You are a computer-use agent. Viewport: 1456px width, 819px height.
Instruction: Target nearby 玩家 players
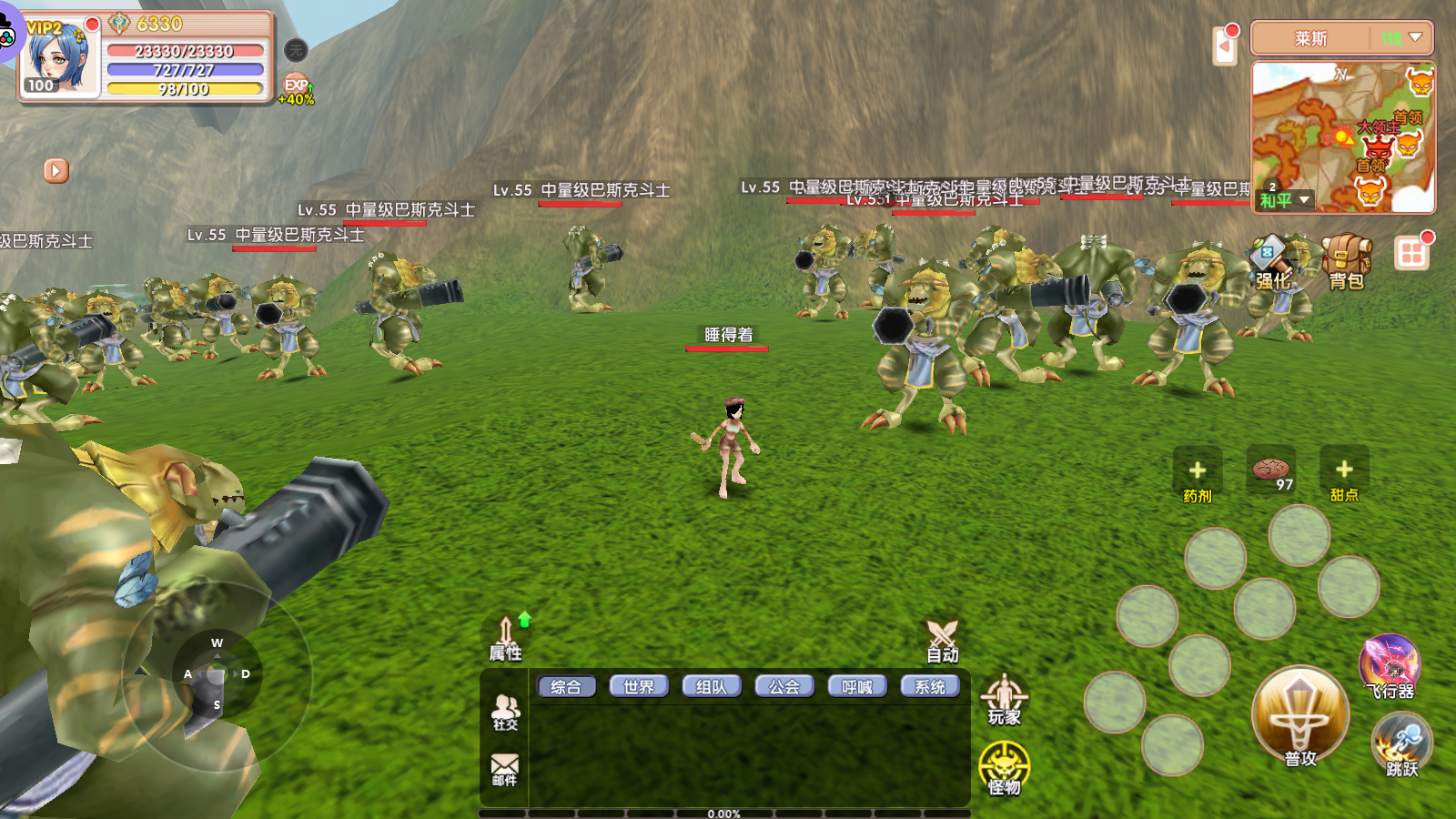click(x=1005, y=699)
